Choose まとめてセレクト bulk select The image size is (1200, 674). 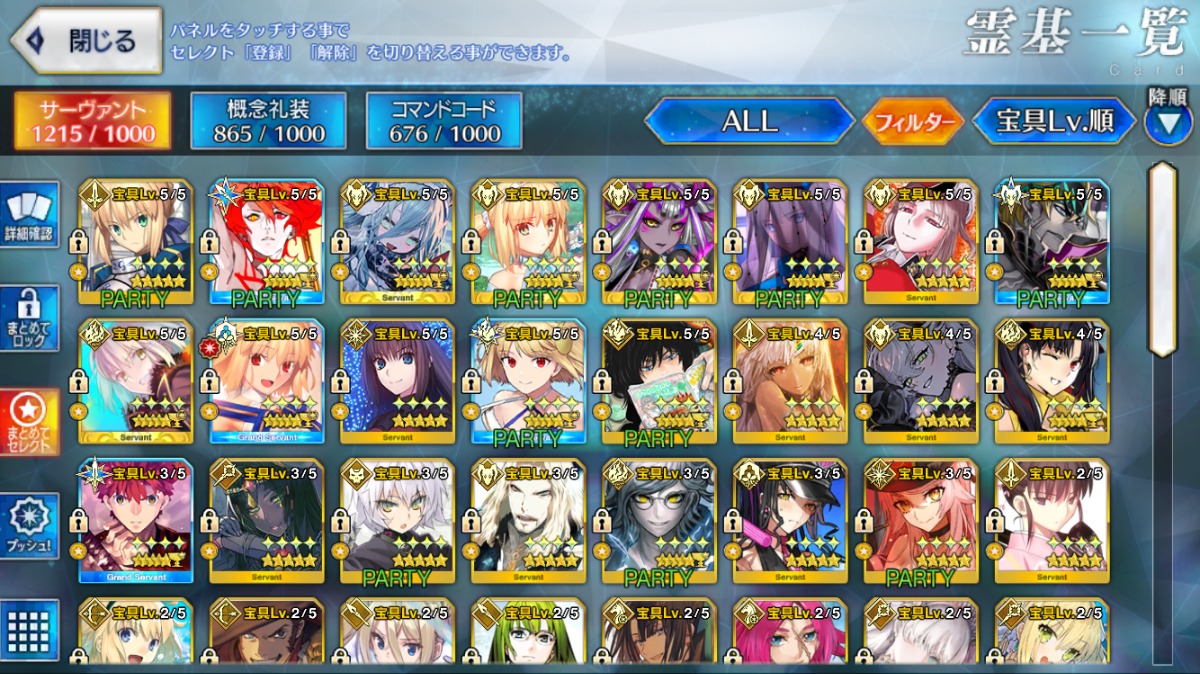point(29,421)
